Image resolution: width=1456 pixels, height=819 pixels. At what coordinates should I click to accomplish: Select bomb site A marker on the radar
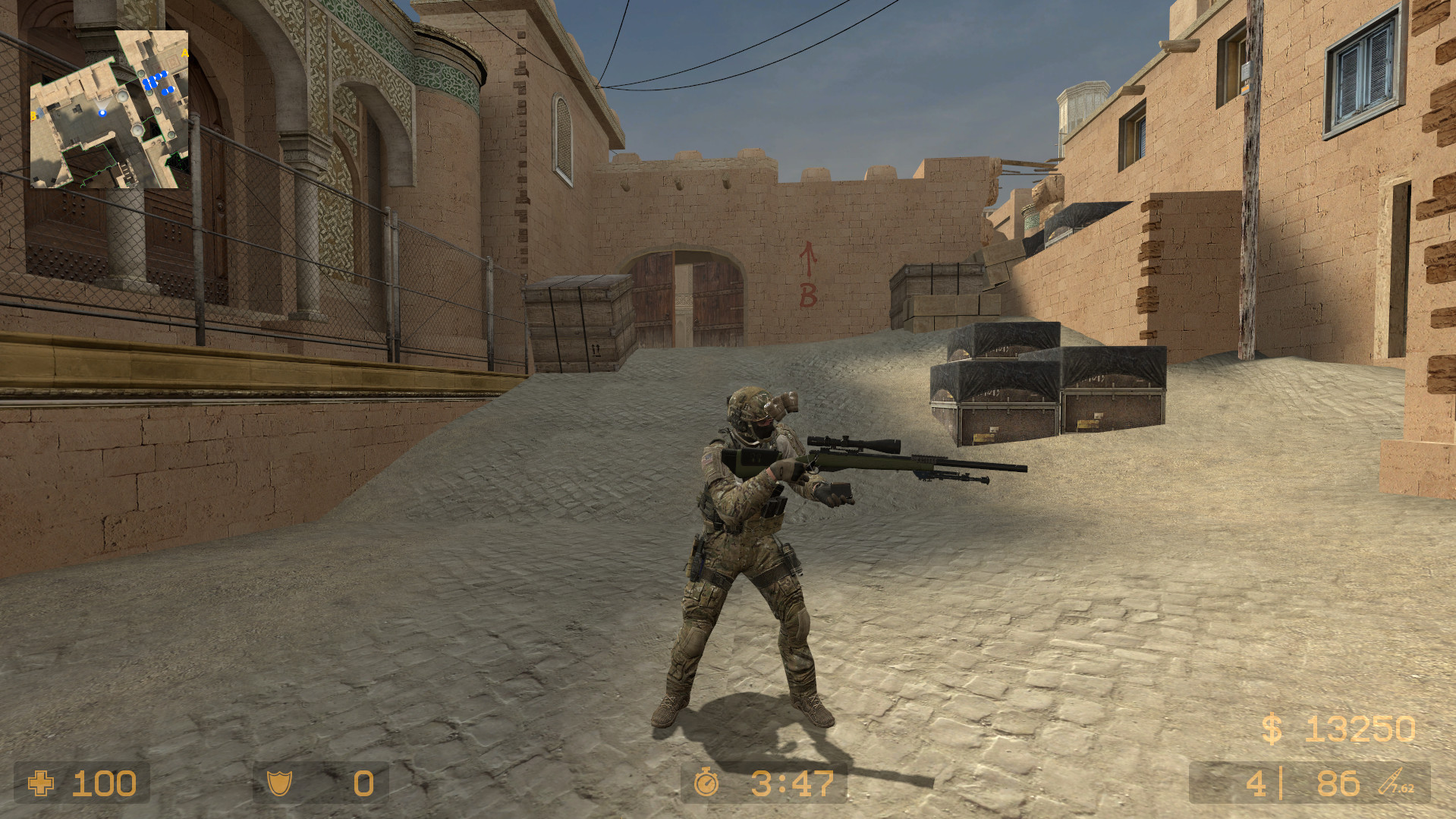click(184, 53)
